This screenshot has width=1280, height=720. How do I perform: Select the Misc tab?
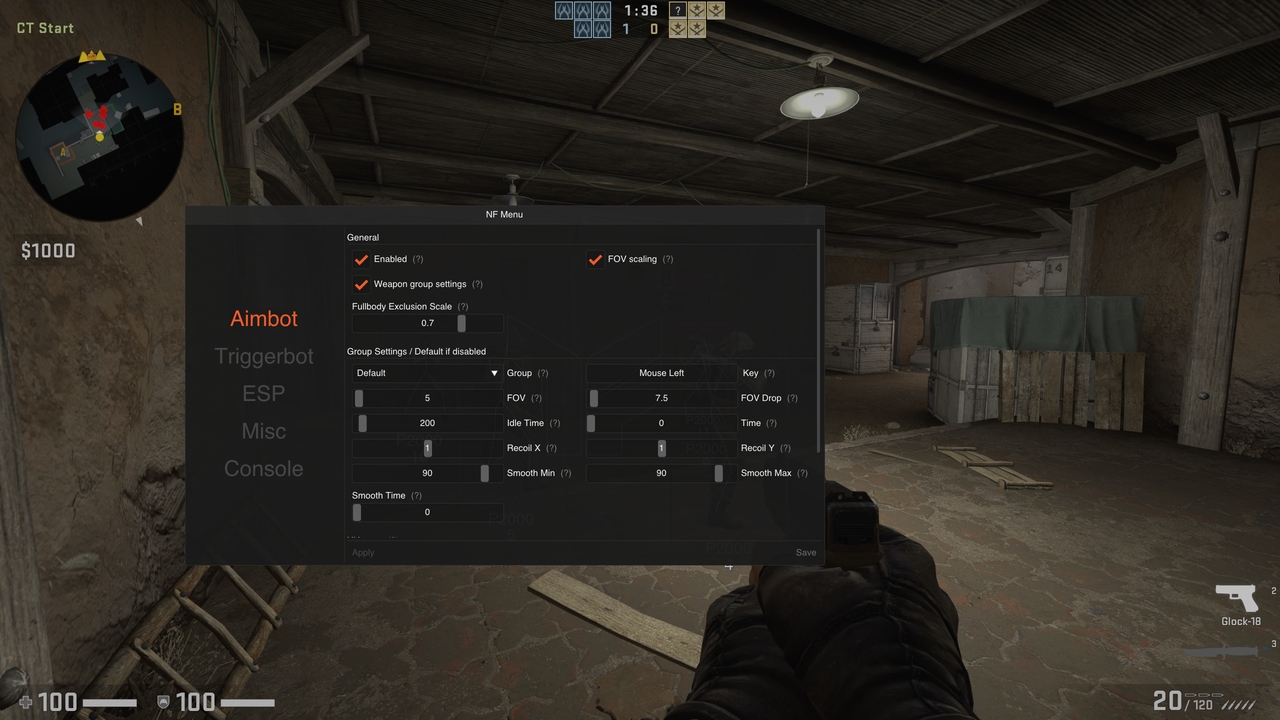[264, 431]
